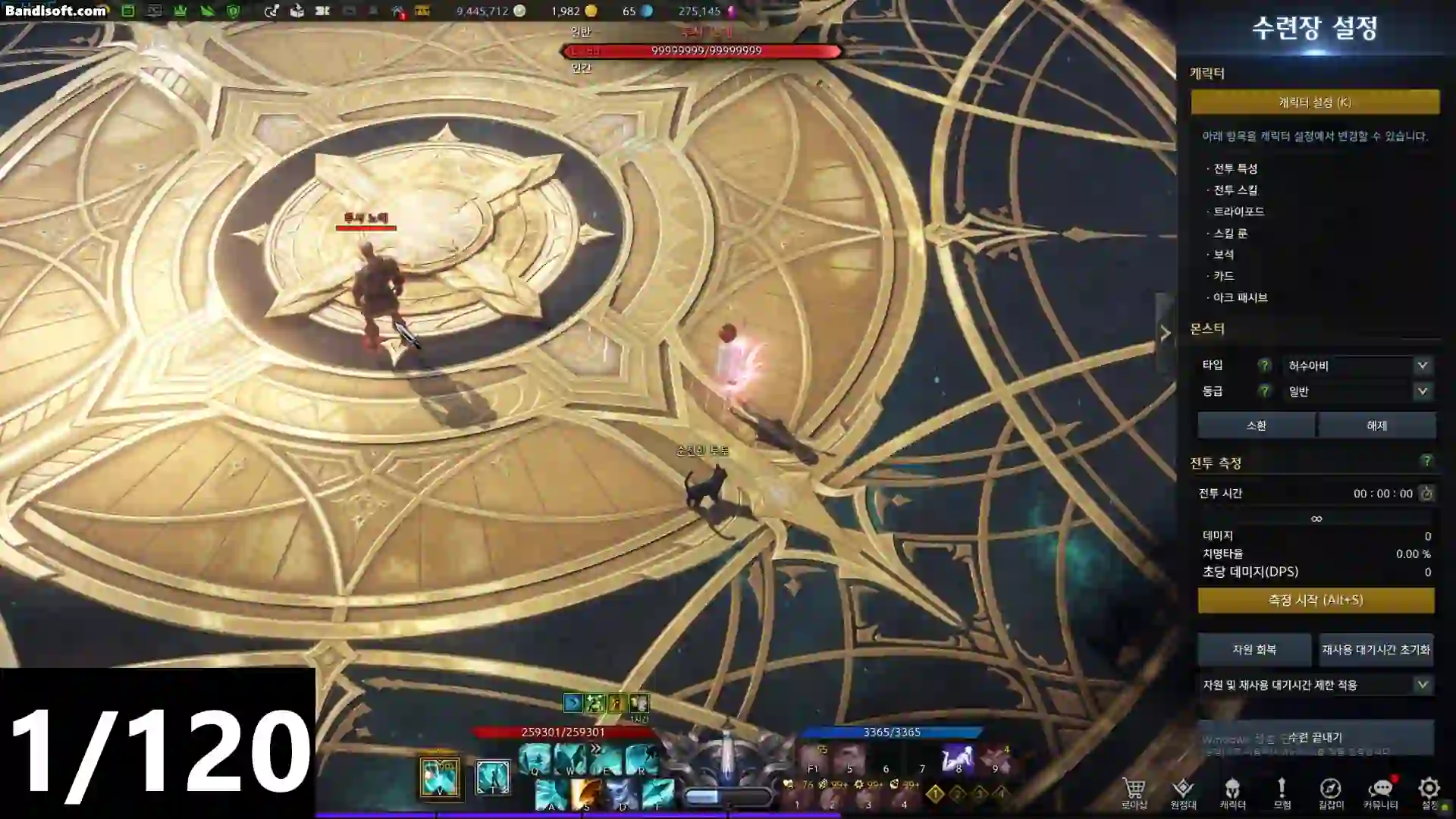Open the 자원 및 재사용 대기시간 제한 dropdown

[x=1315, y=685]
